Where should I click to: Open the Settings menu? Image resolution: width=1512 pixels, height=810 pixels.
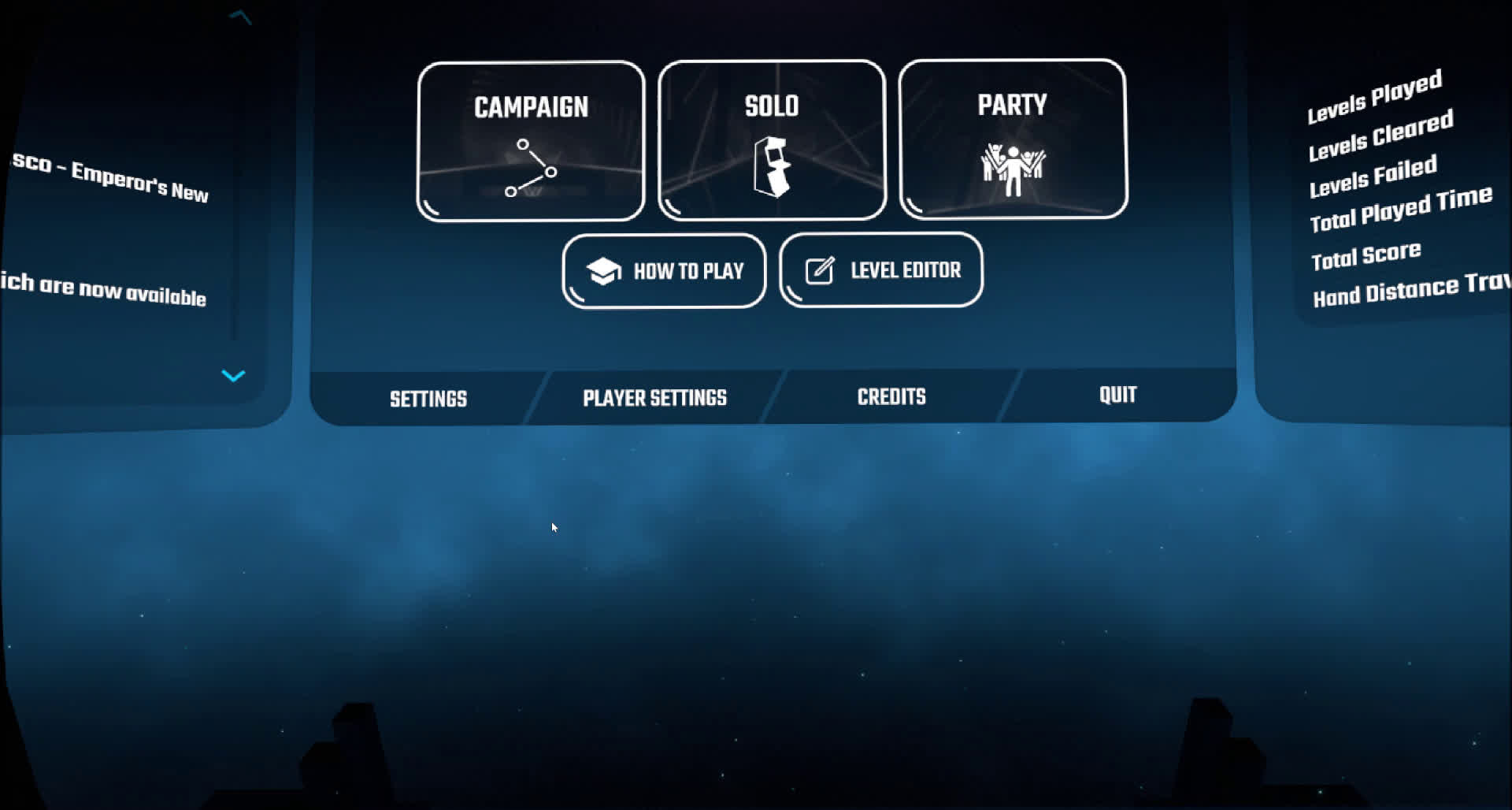pyautogui.click(x=428, y=399)
